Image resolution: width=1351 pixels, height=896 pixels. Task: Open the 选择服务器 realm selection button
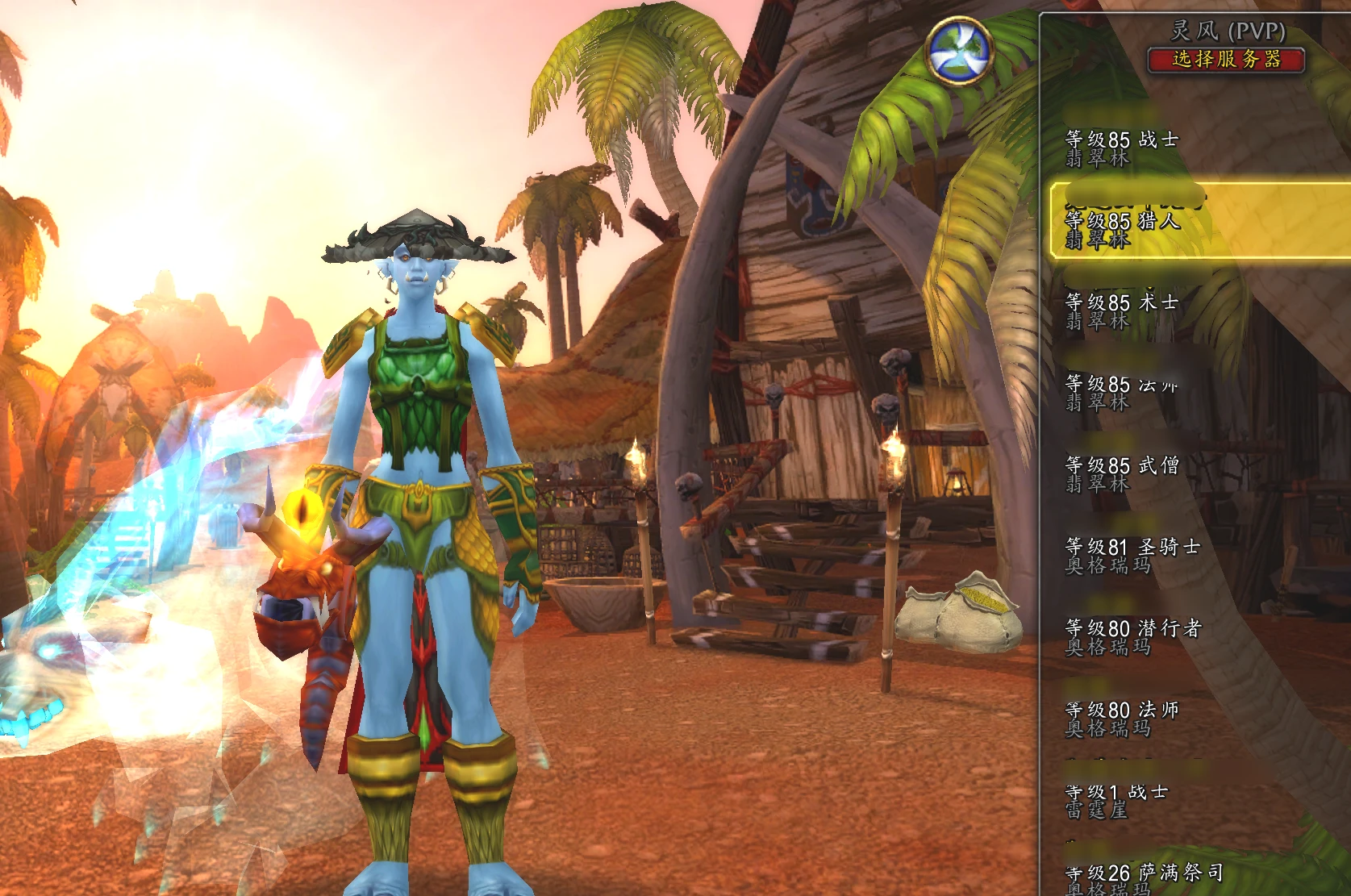coord(1226,60)
